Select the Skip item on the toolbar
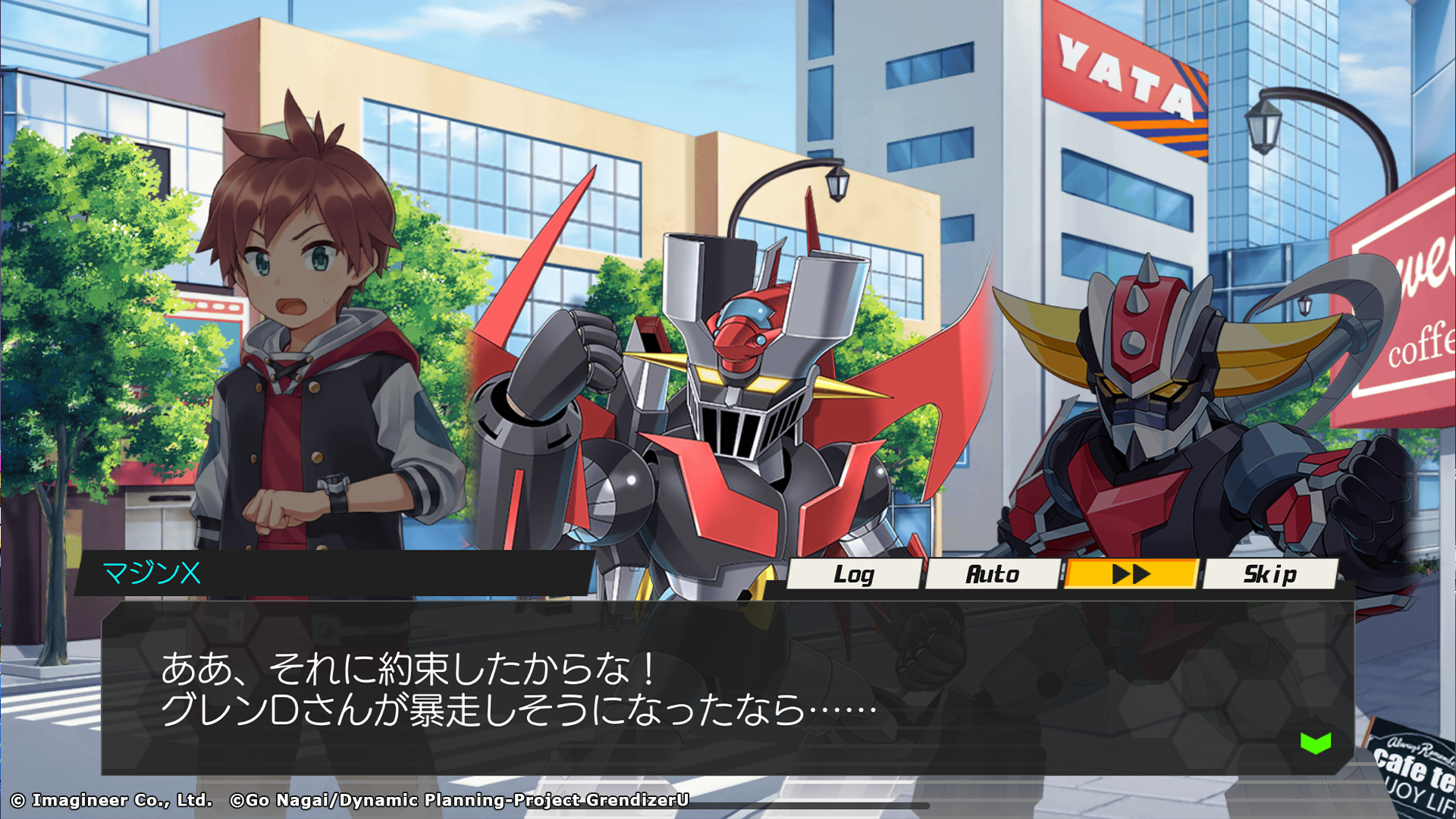 [1270, 575]
